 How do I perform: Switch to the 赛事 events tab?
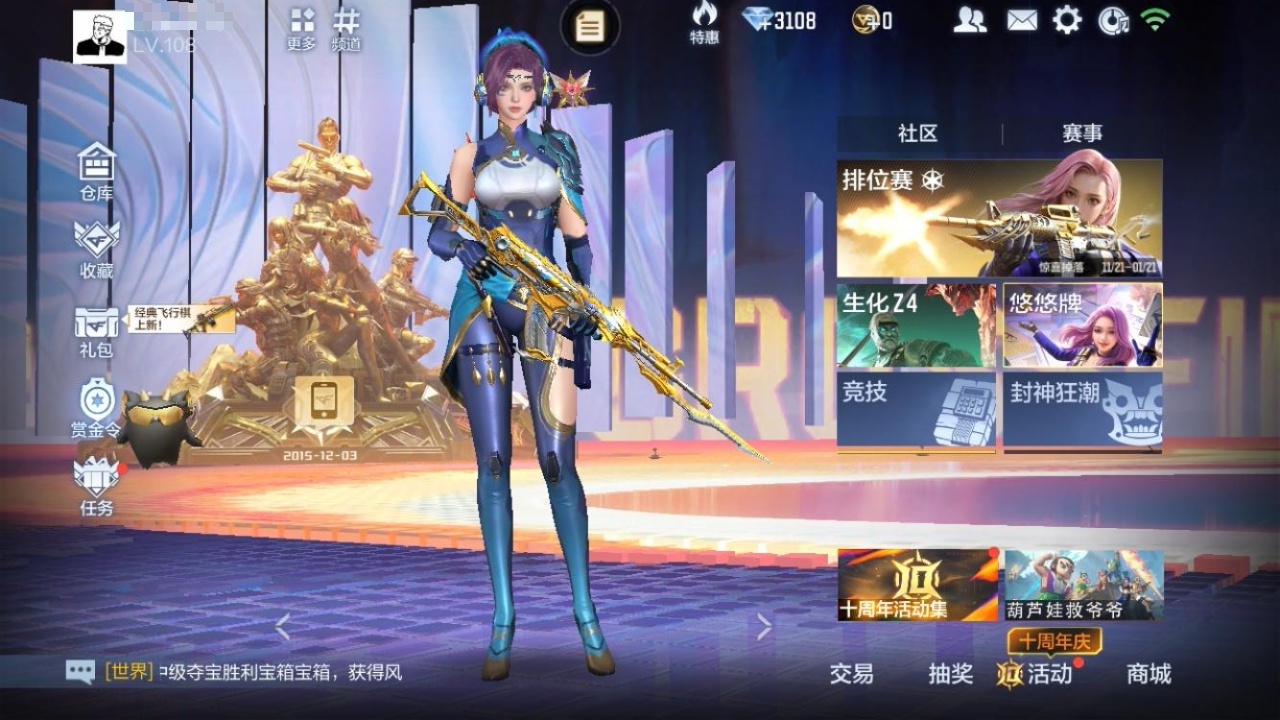[1082, 134]
